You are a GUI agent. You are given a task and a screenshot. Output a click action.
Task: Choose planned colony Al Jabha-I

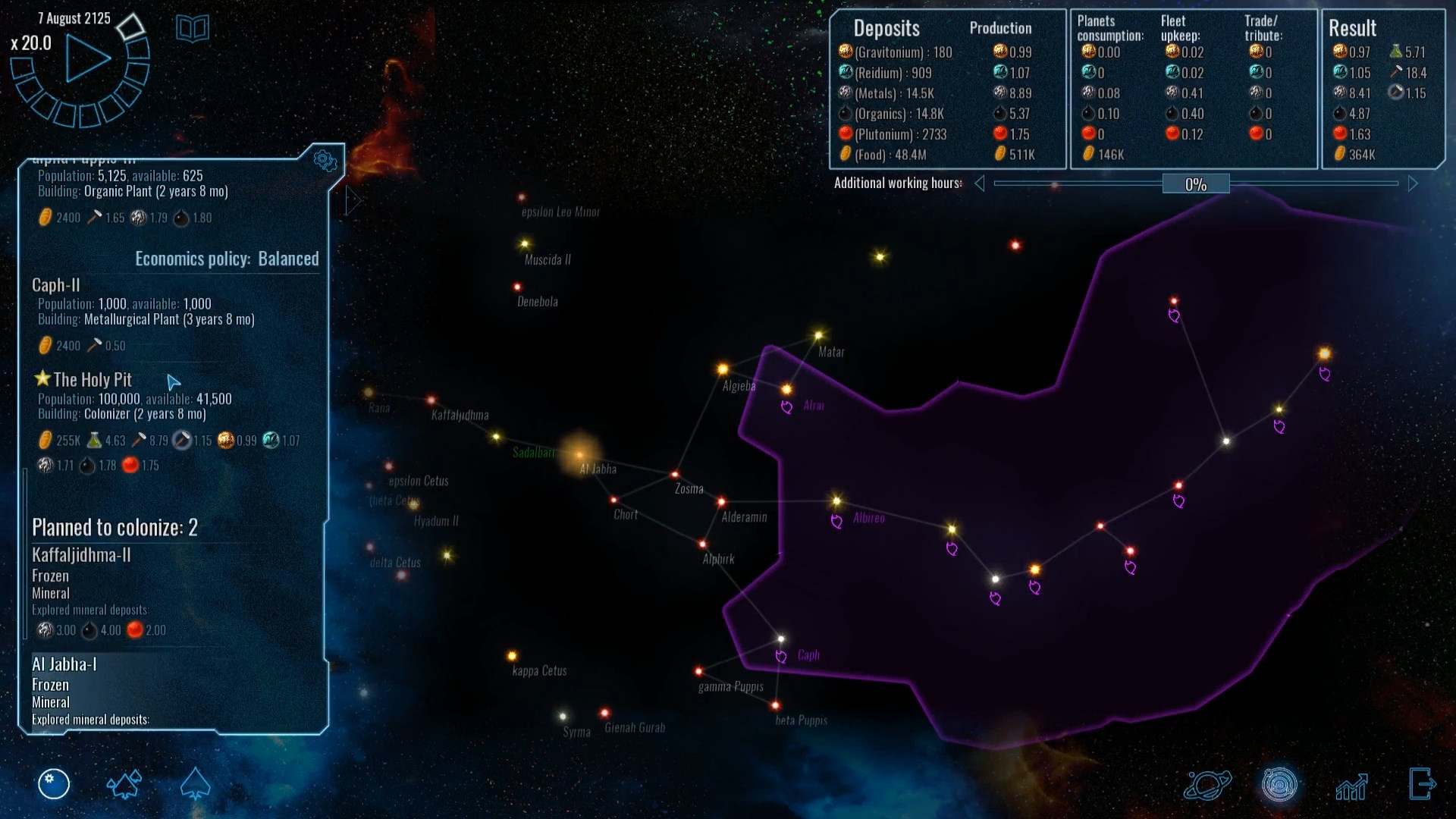[x=64, y=664]
